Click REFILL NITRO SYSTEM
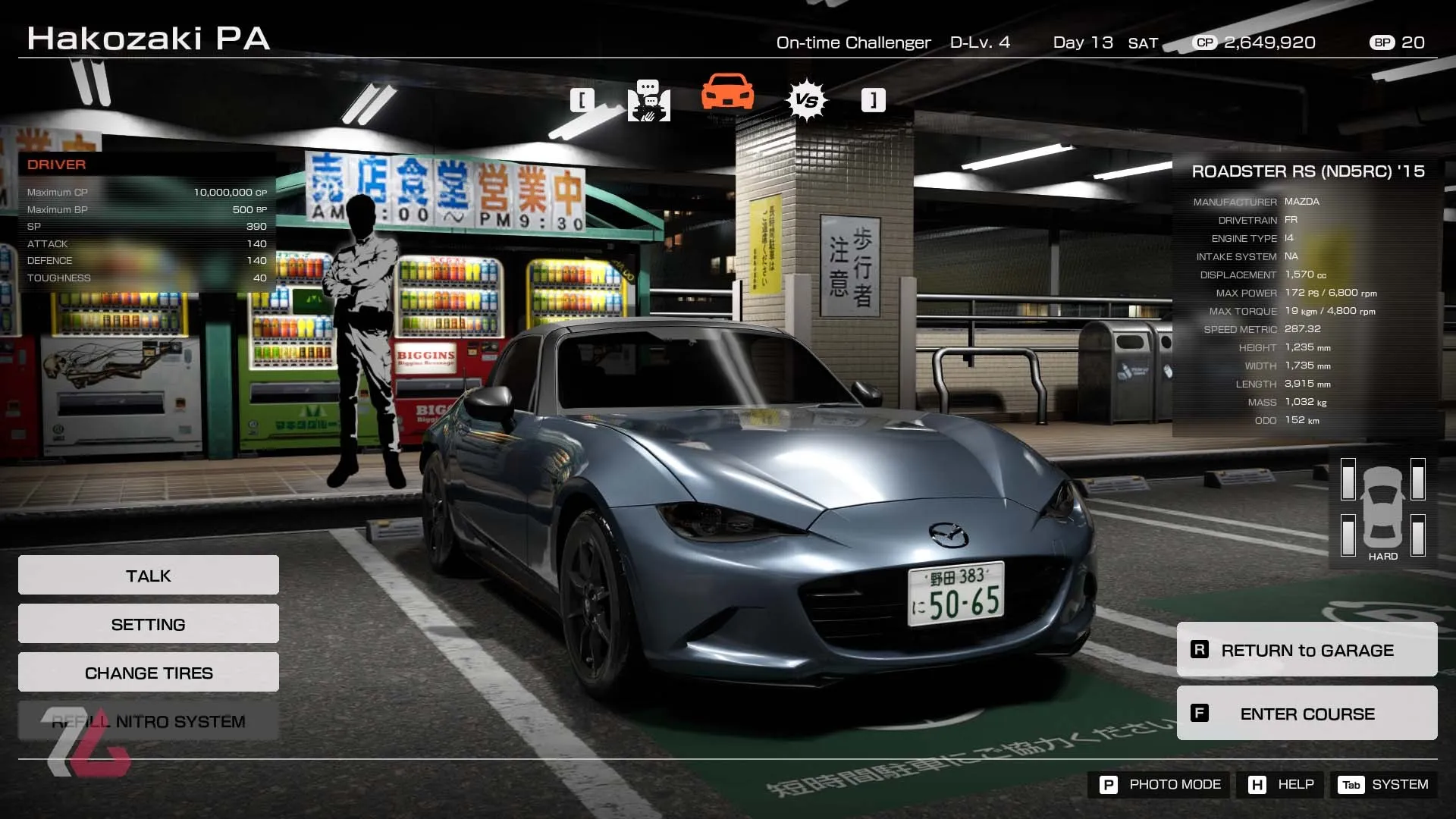Viewport: 1456px width, 819px height. pyautogui.click(x=148, y=720)
